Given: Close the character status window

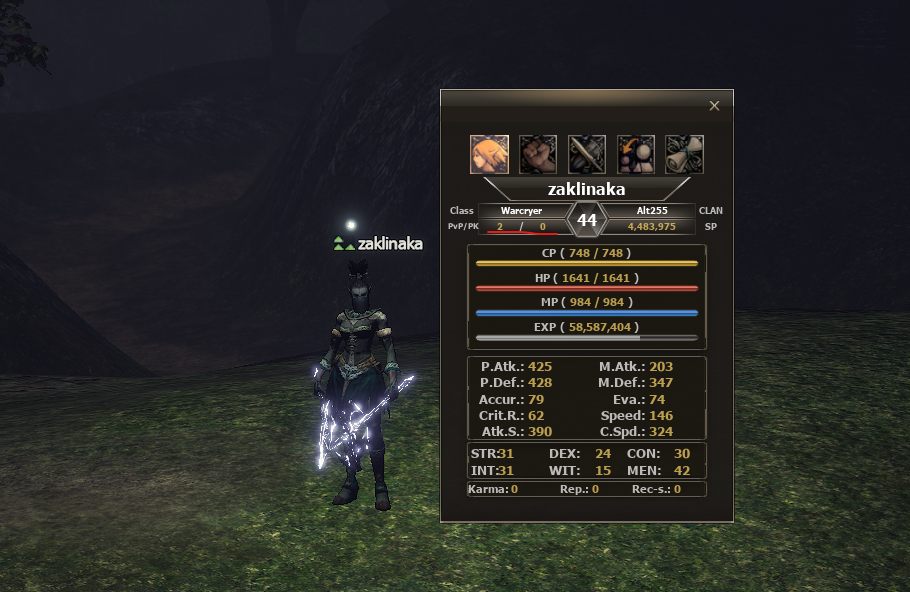Looking at the screenshot, I should coord(714,105).
